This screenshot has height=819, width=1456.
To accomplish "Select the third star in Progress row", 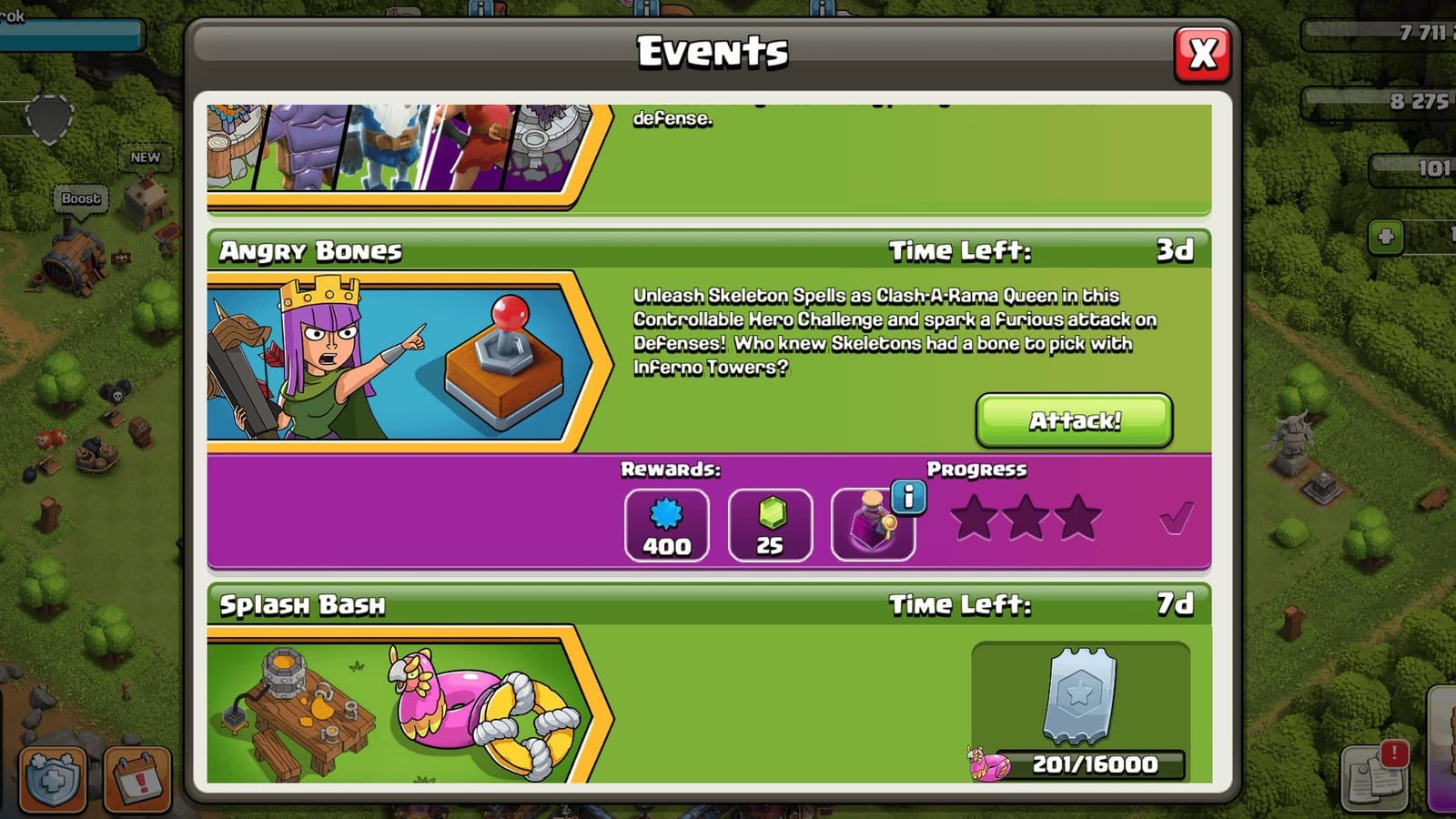I will click(1077, 519).
